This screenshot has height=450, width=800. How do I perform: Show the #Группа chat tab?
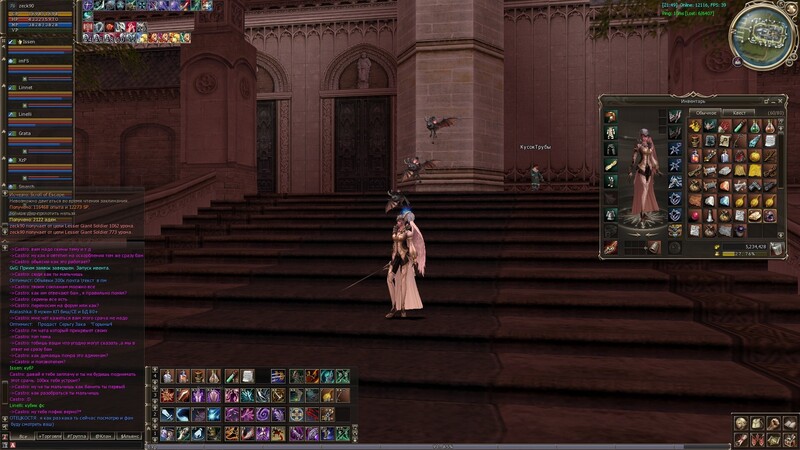click(76, 437)
